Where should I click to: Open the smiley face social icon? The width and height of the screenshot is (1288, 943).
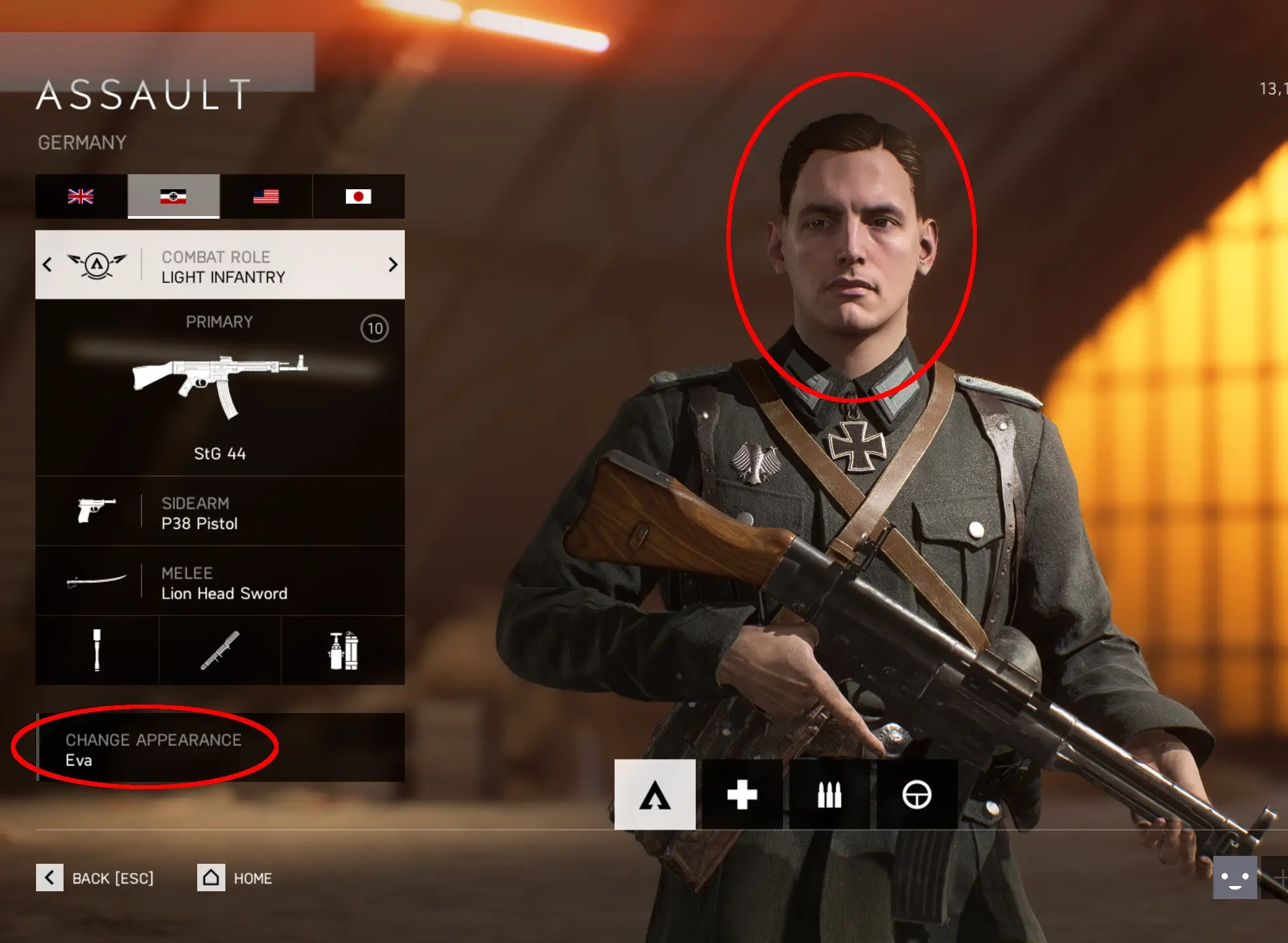point(1234,878)
